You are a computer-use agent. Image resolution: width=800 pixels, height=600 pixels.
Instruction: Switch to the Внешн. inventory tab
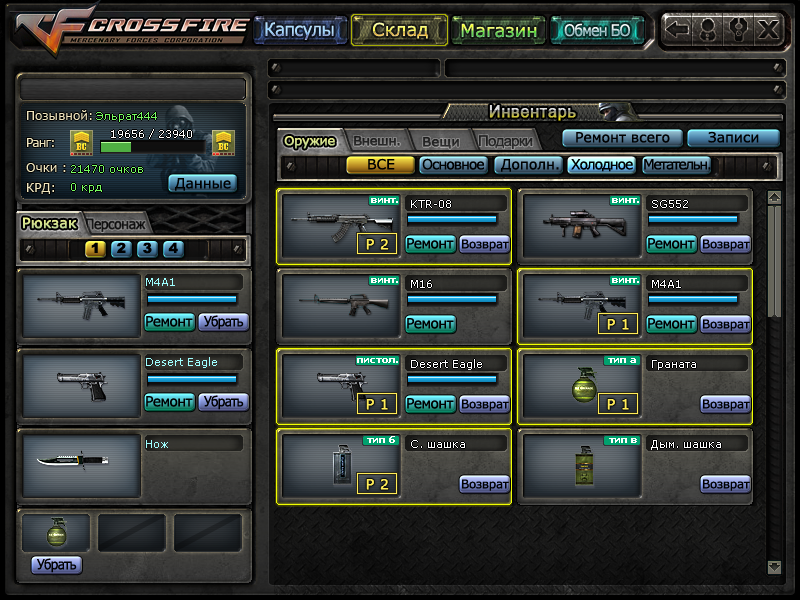(x=376, y=141)
